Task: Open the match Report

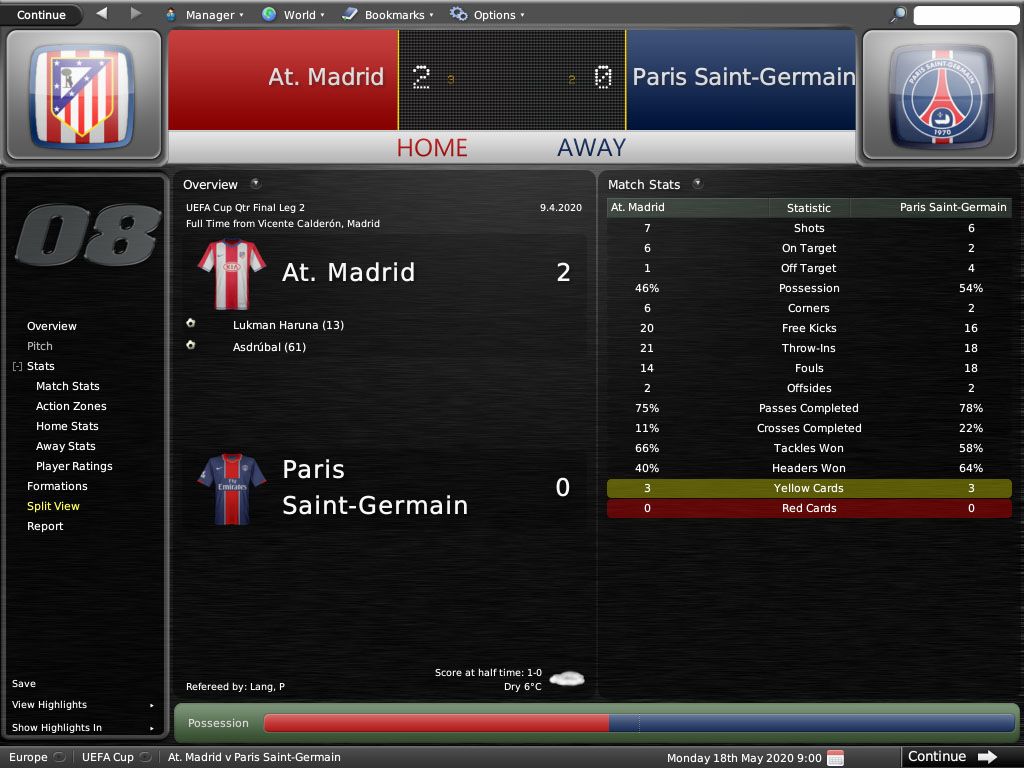Action: pyautogui.click(x=45, y=526)
